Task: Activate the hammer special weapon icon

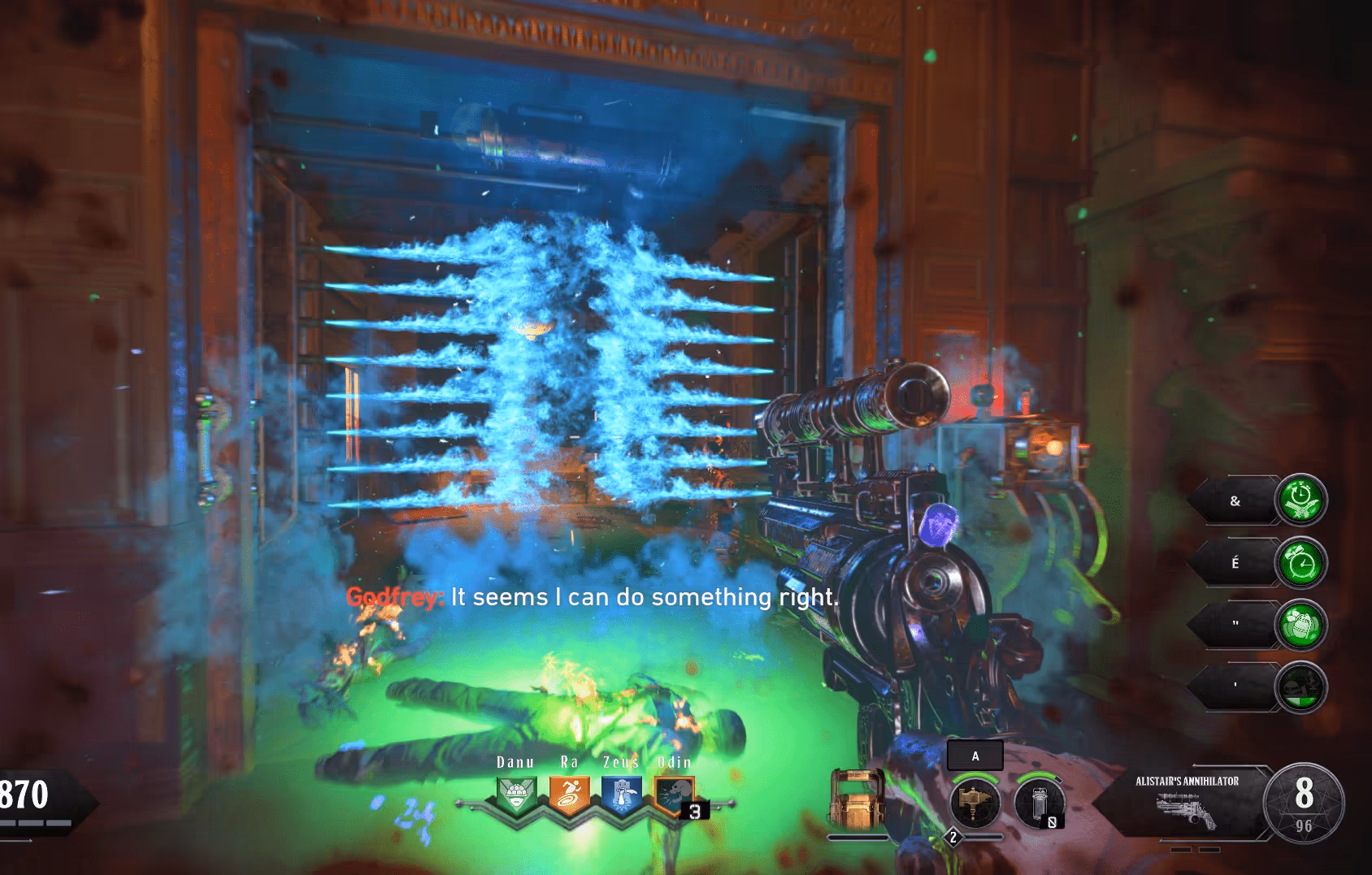Action: pyautogui.click(x=975, y=803)
